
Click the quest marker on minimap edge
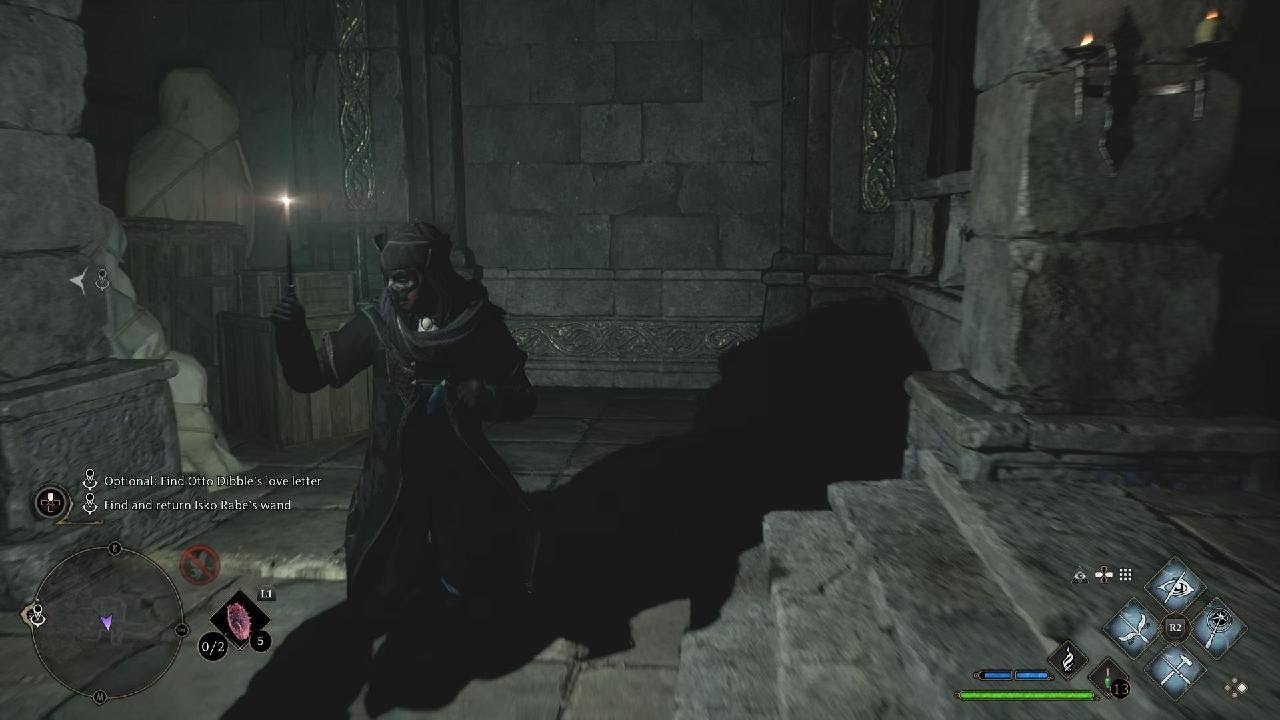(37, 615)
